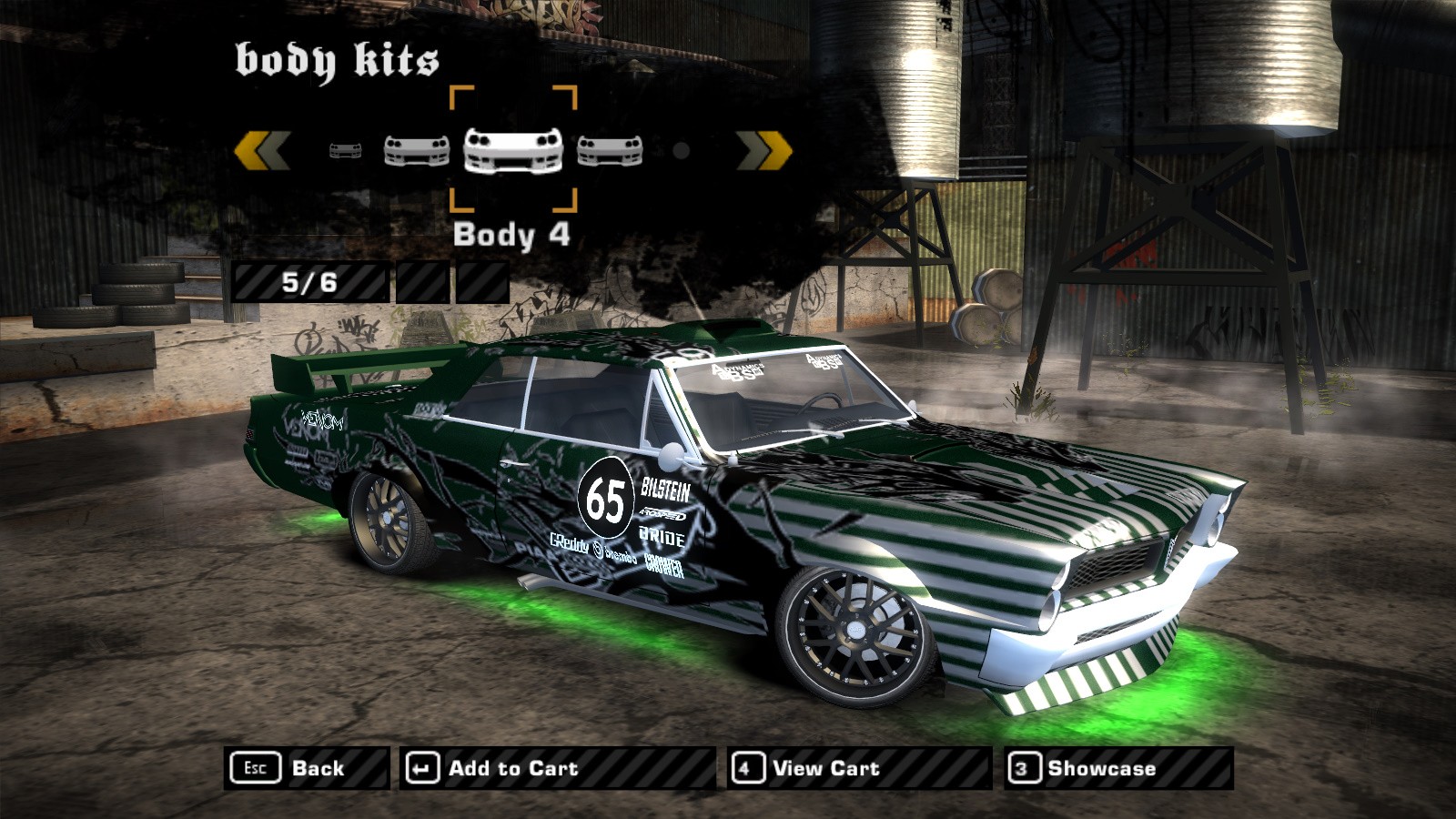
Task: Cycle to previous body kit with left arrow
Action: coord(262,150)
